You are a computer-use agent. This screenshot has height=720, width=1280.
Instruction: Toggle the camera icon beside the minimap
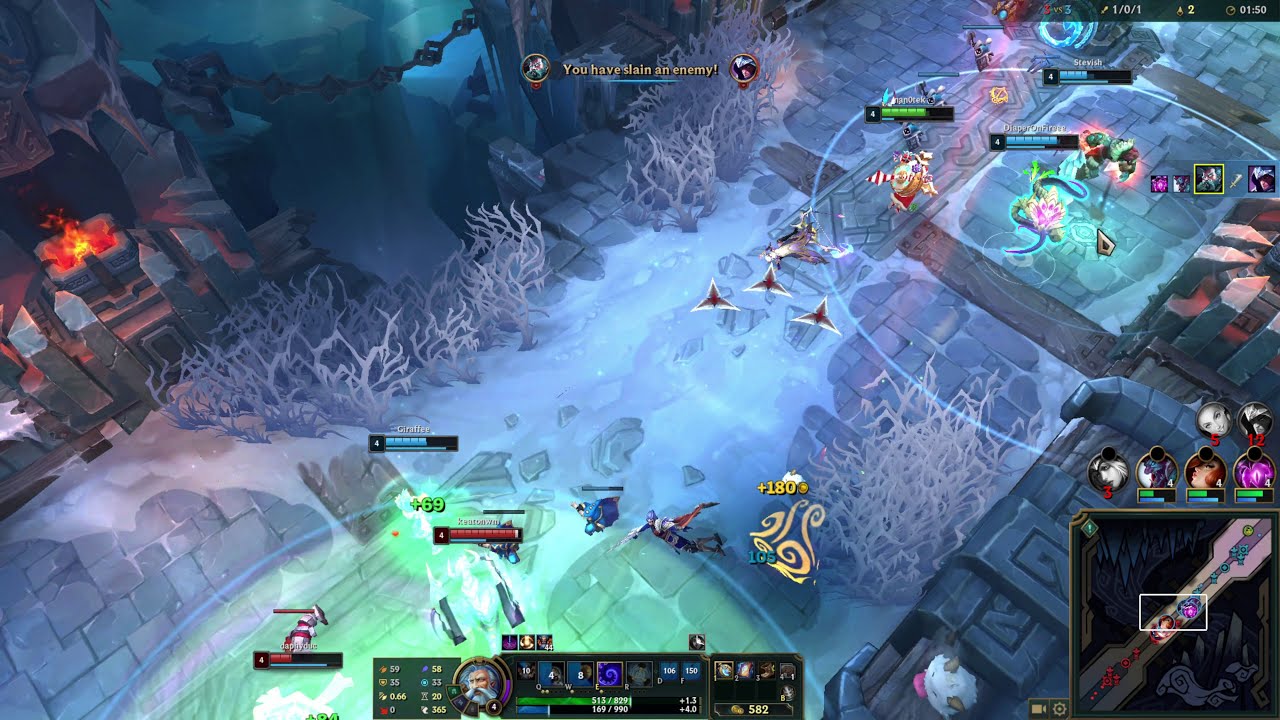(x=1040, y=709)
